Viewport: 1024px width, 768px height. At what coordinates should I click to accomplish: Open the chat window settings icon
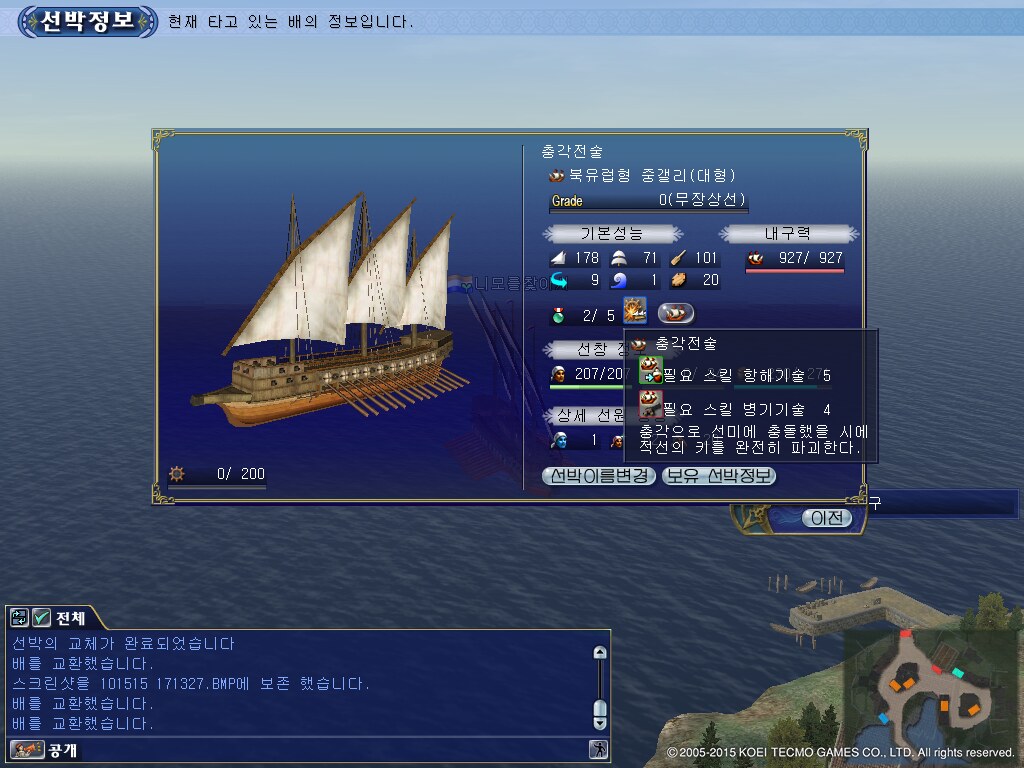20,617
